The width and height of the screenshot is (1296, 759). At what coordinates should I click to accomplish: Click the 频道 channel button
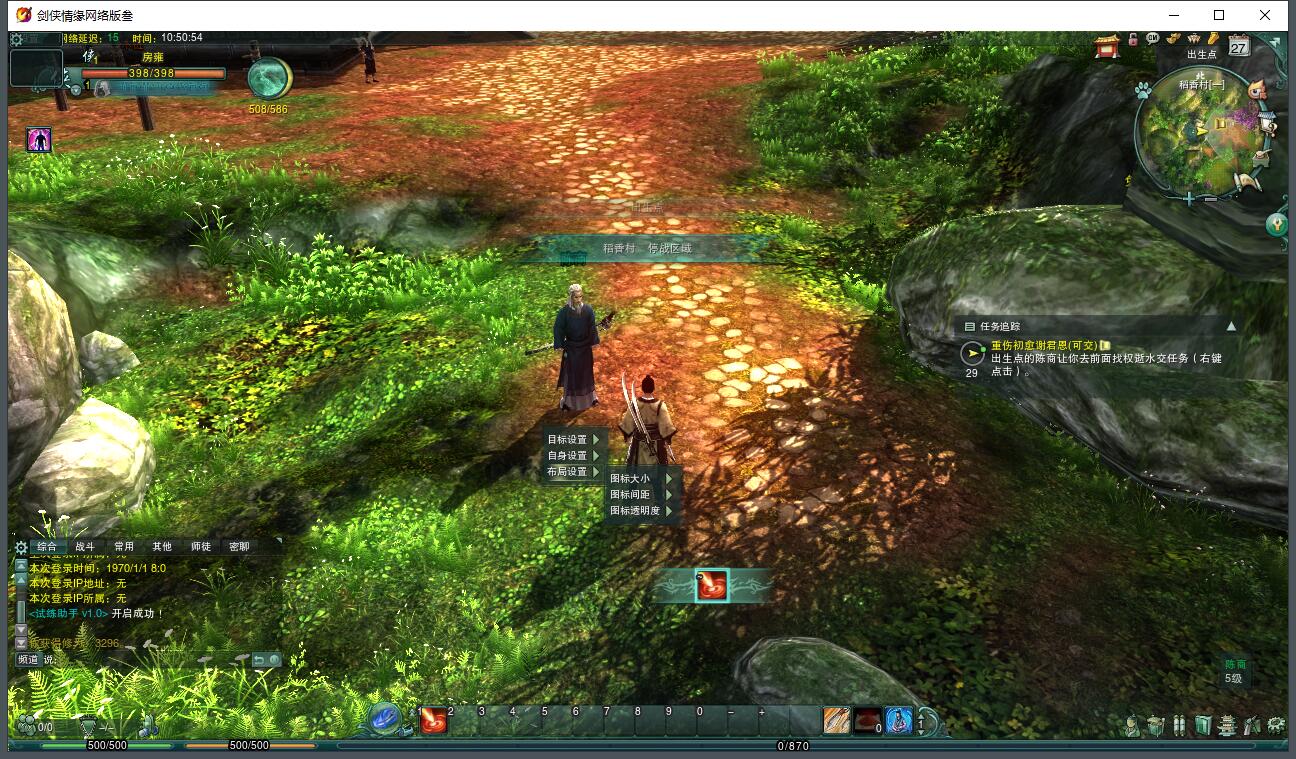(x=27, y=660)
